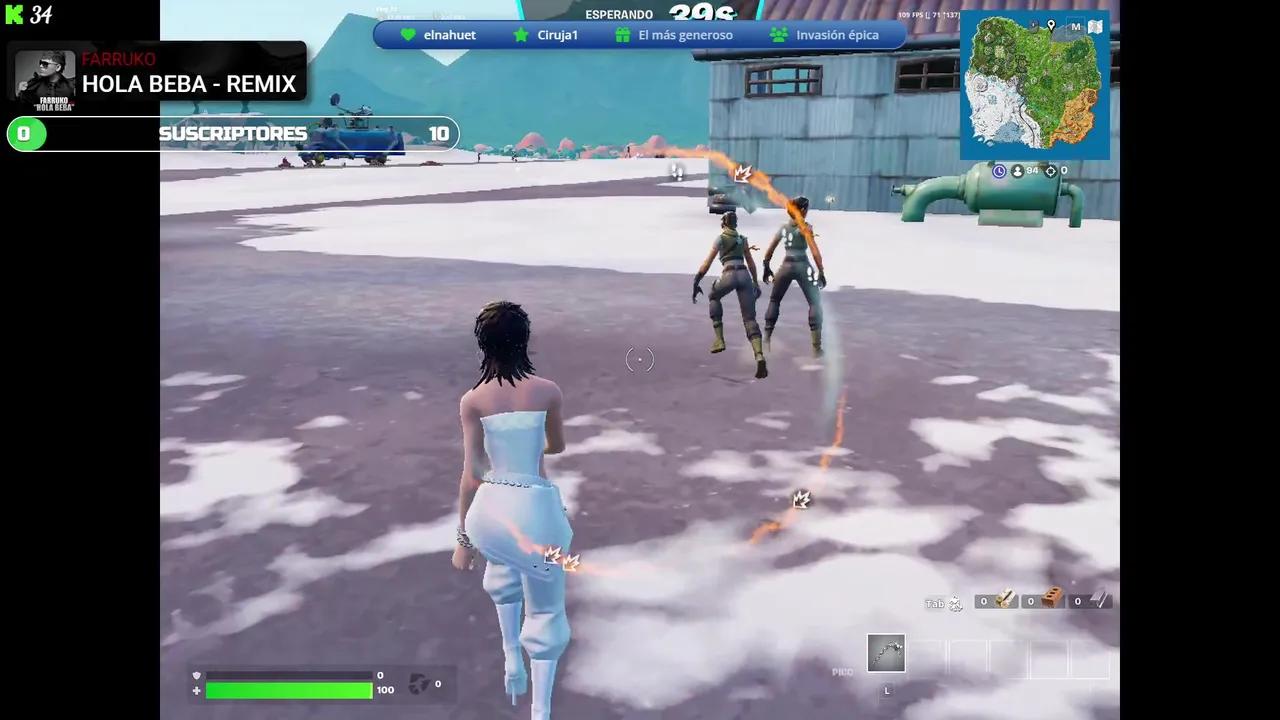1280x720 pixels.
Task: Click the wood resource icon in the HUD
Action: click(1005, 600)
